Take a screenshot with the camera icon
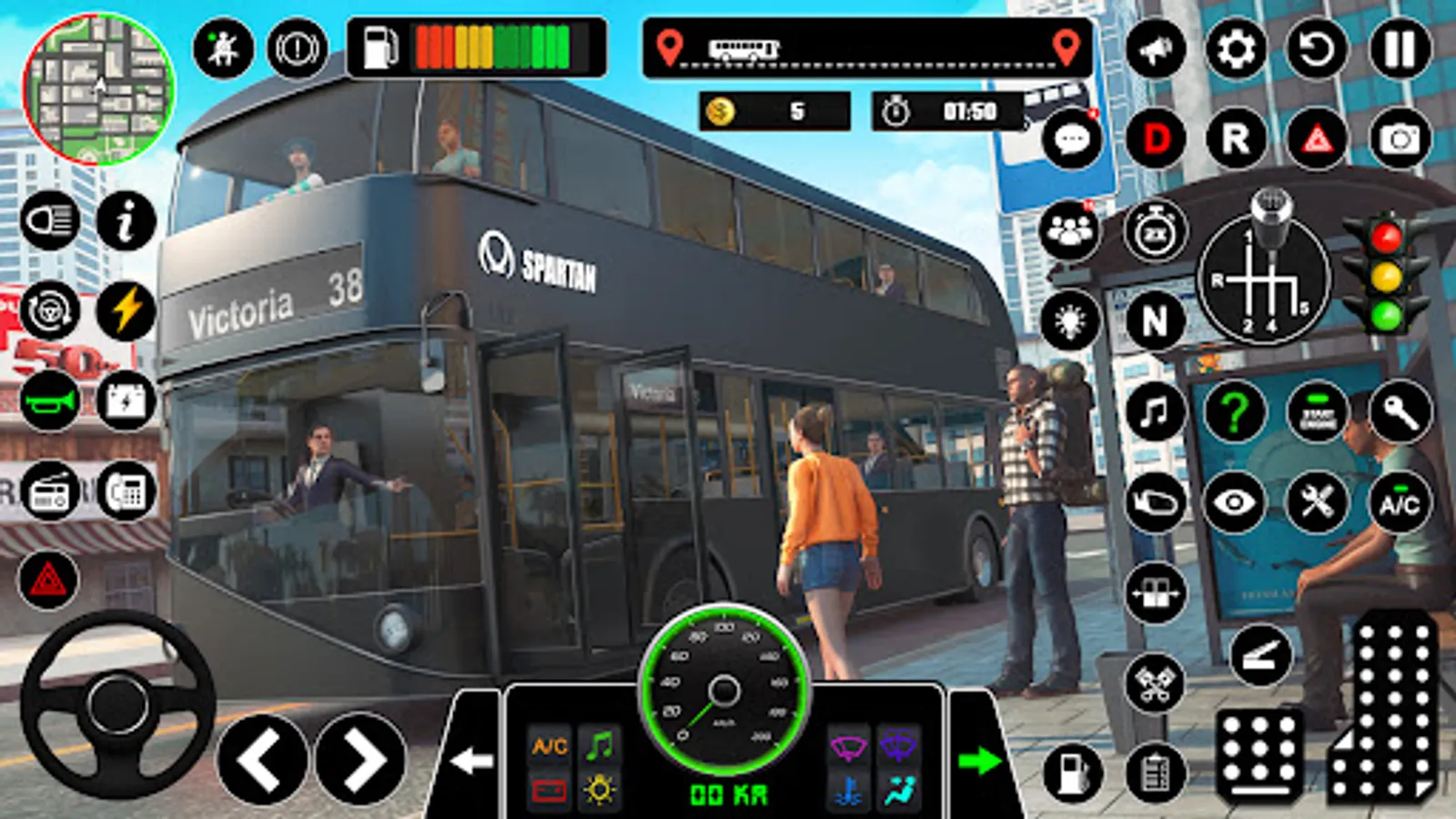 1399,139
